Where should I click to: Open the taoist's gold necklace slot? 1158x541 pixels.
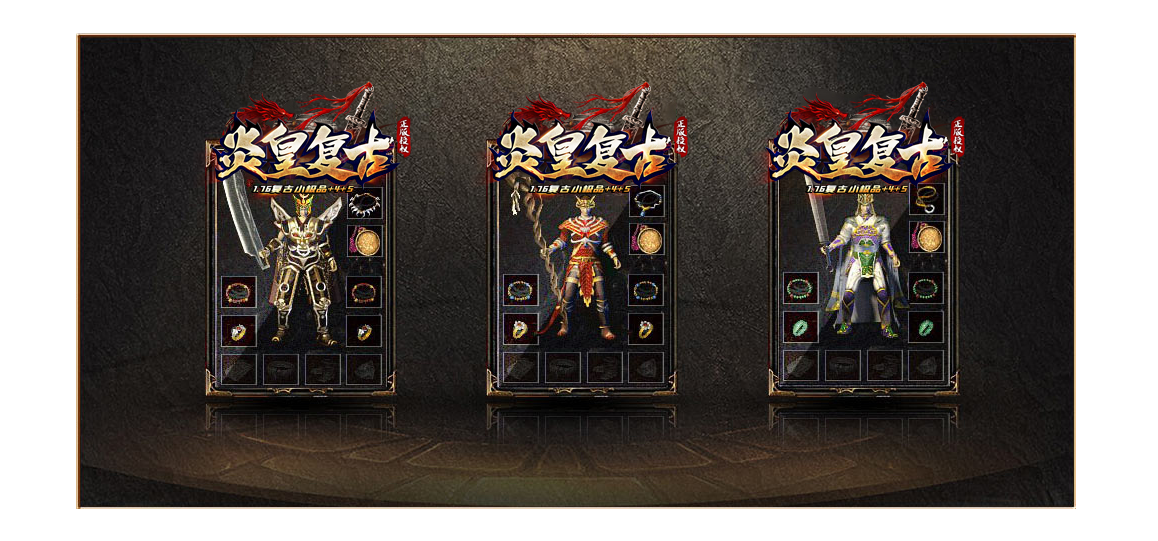[927, 198]
